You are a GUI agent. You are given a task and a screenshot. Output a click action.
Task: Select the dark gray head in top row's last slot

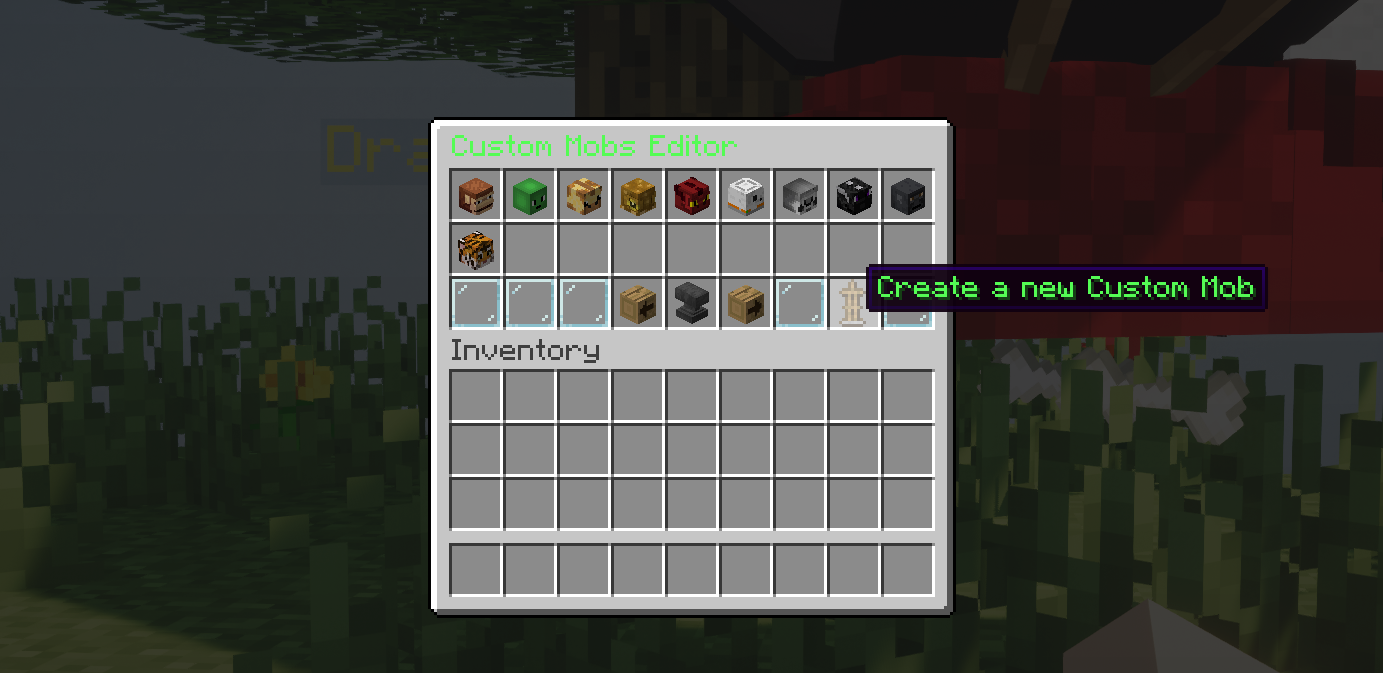[907, 195]
